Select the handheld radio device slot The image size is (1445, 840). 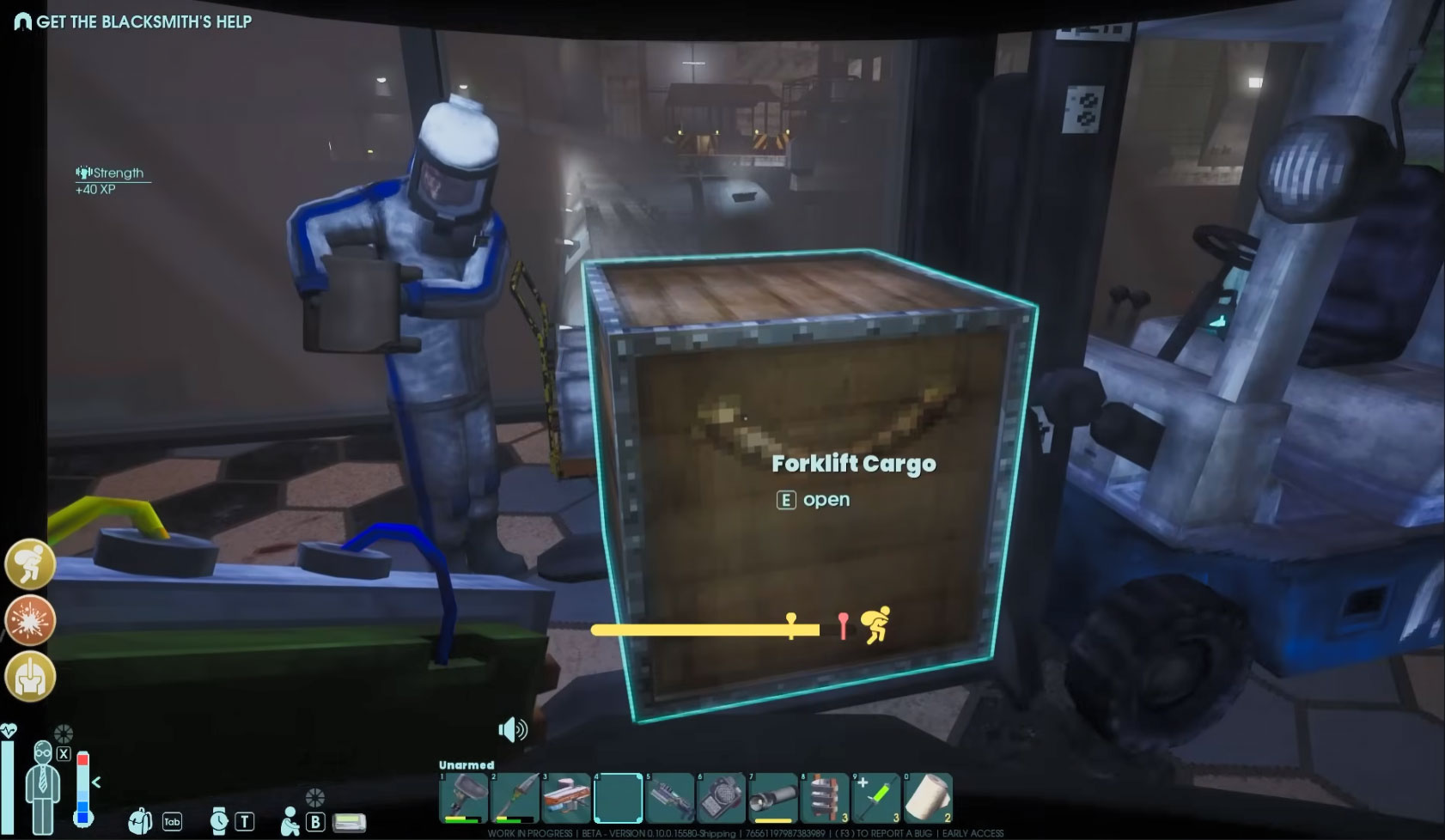[x=722, y=798]
